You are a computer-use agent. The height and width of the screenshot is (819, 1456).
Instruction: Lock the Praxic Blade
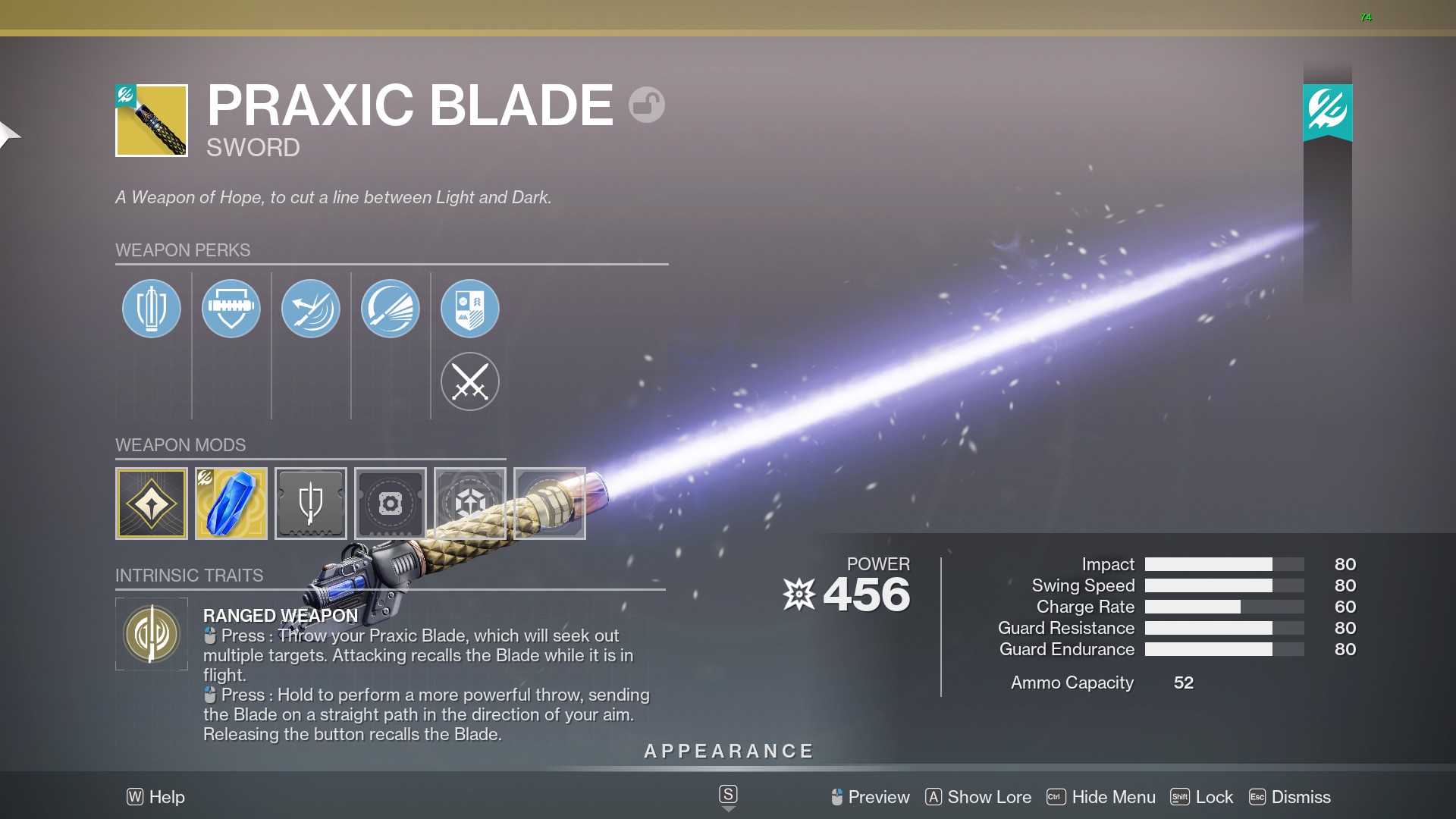pyautogui.click(x=1203, y=797)
